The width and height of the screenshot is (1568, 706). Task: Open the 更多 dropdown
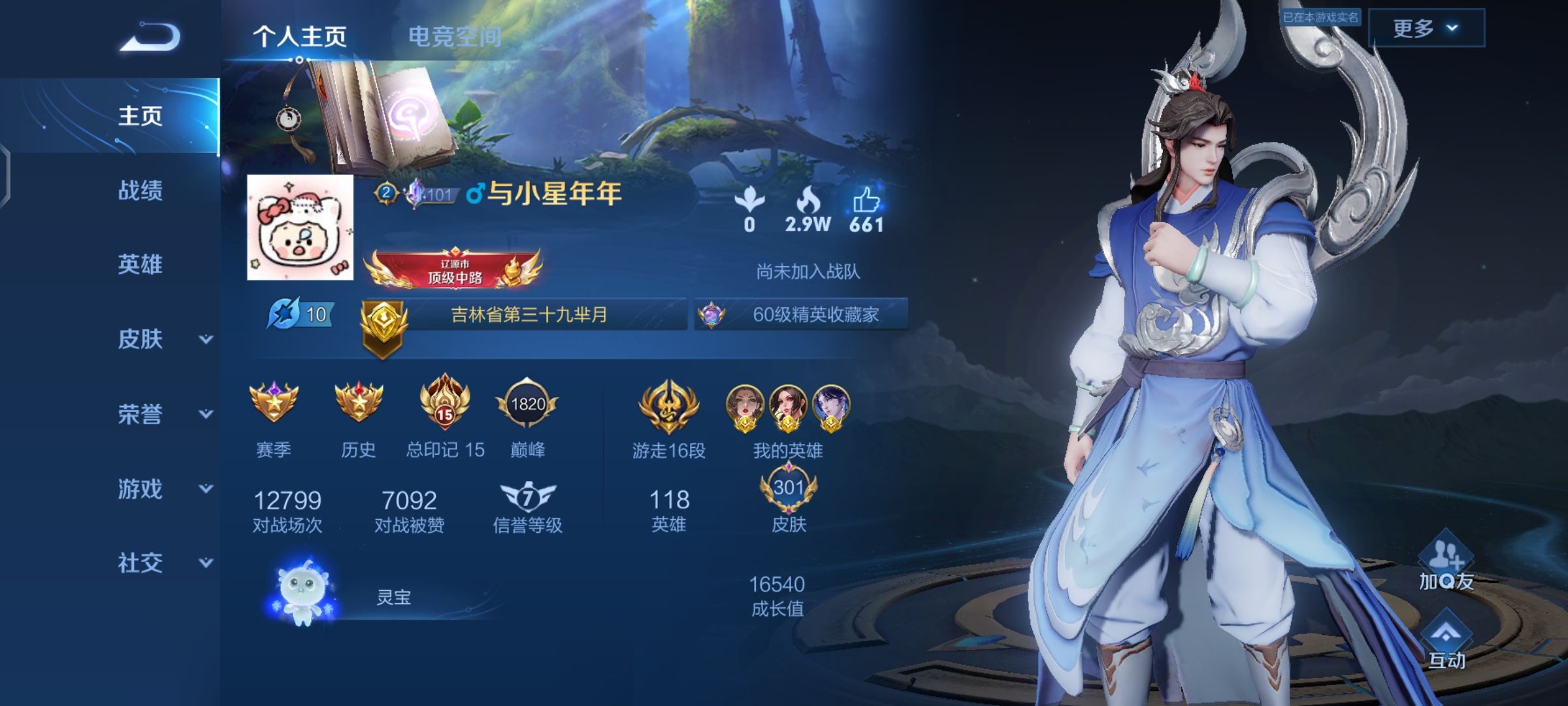coord(1426,28)
